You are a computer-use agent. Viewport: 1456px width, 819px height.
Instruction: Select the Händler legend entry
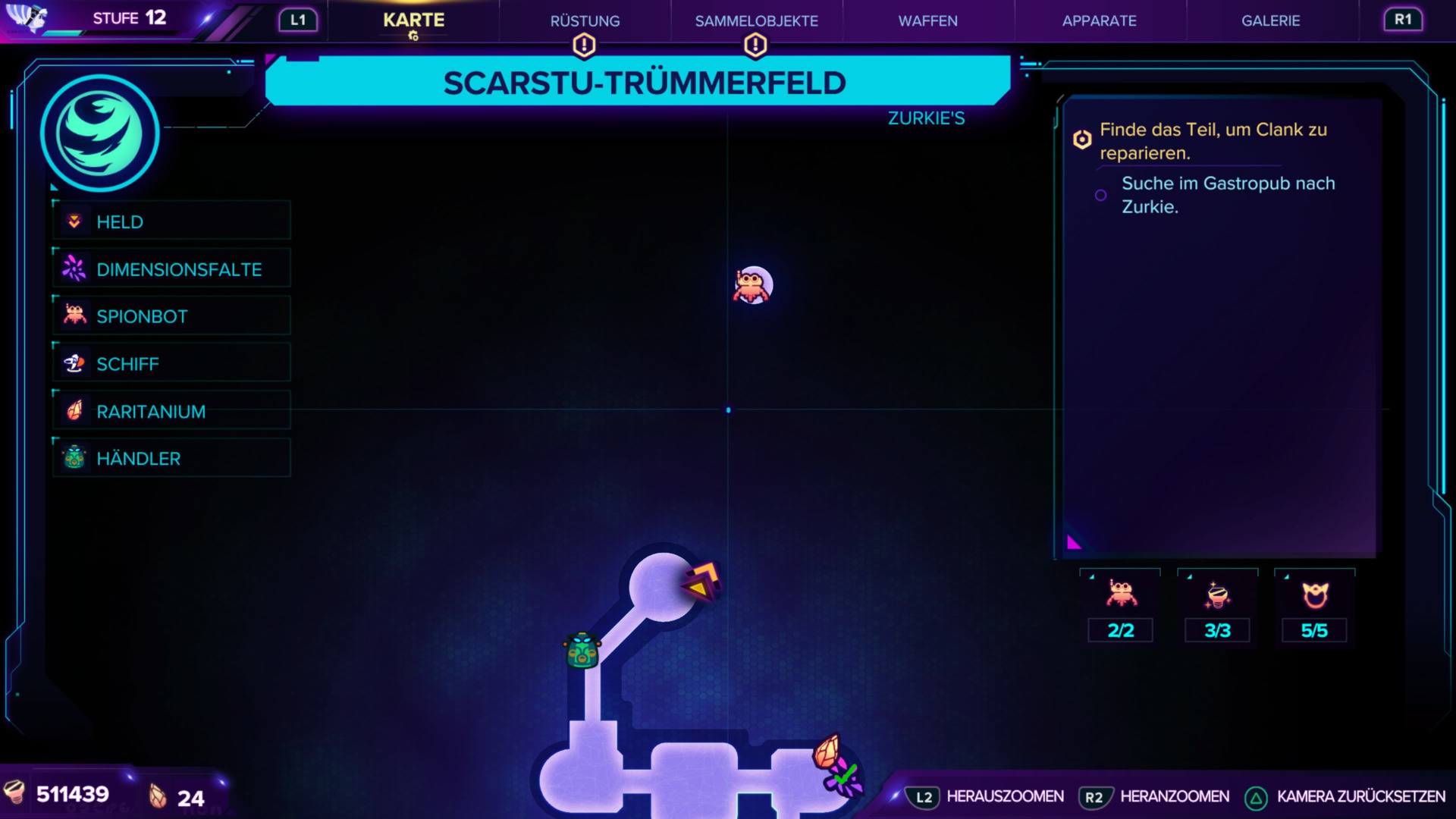coord(172,458)
